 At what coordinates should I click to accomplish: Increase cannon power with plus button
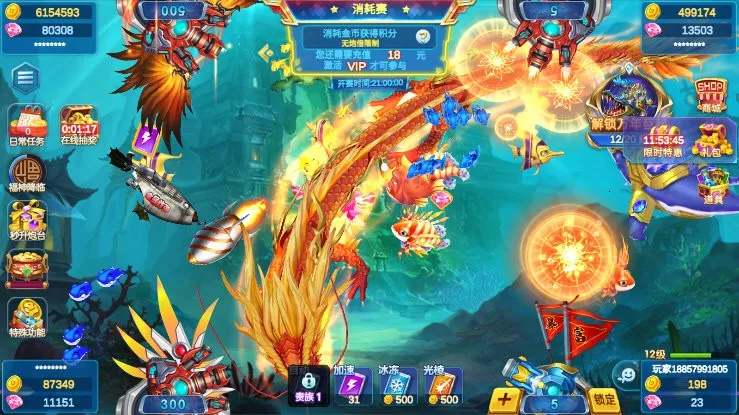(505, 400)
